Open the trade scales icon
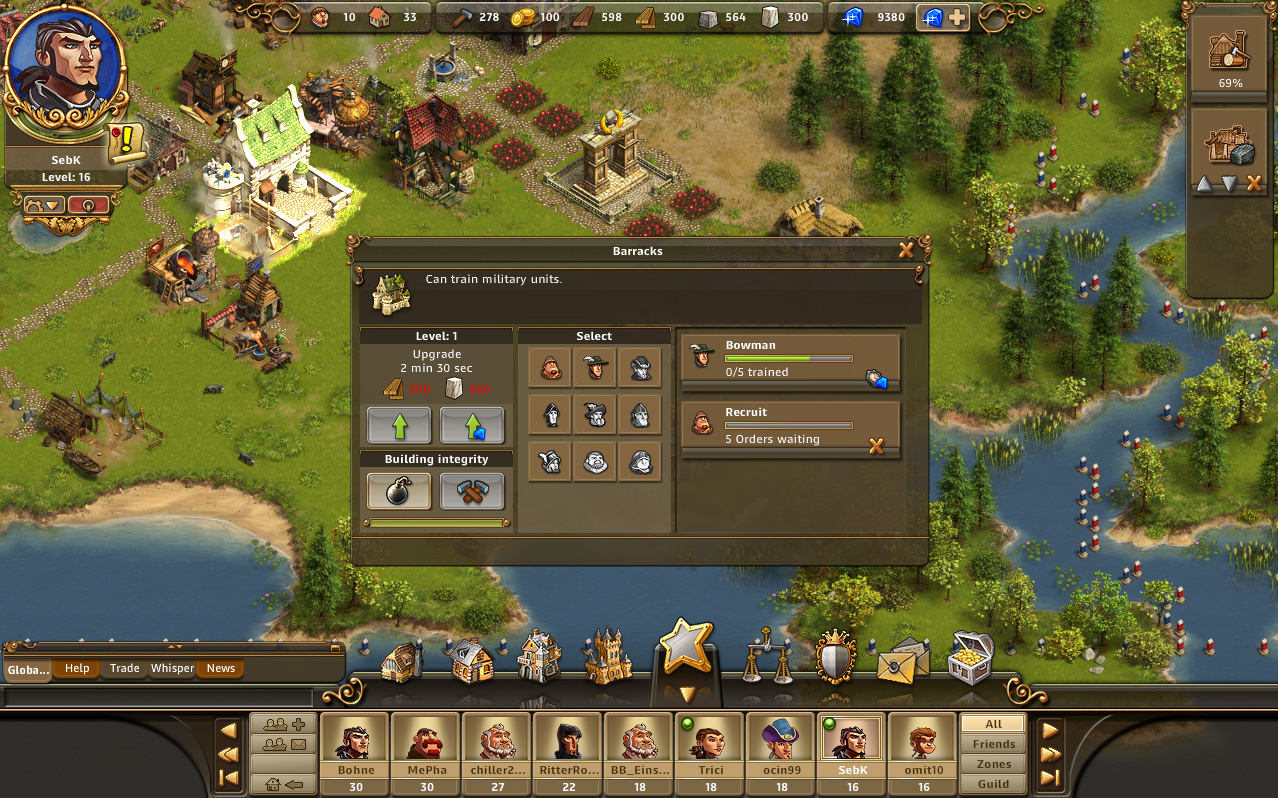The width and height of the screenshot is (1278, 798). [767, 657]
